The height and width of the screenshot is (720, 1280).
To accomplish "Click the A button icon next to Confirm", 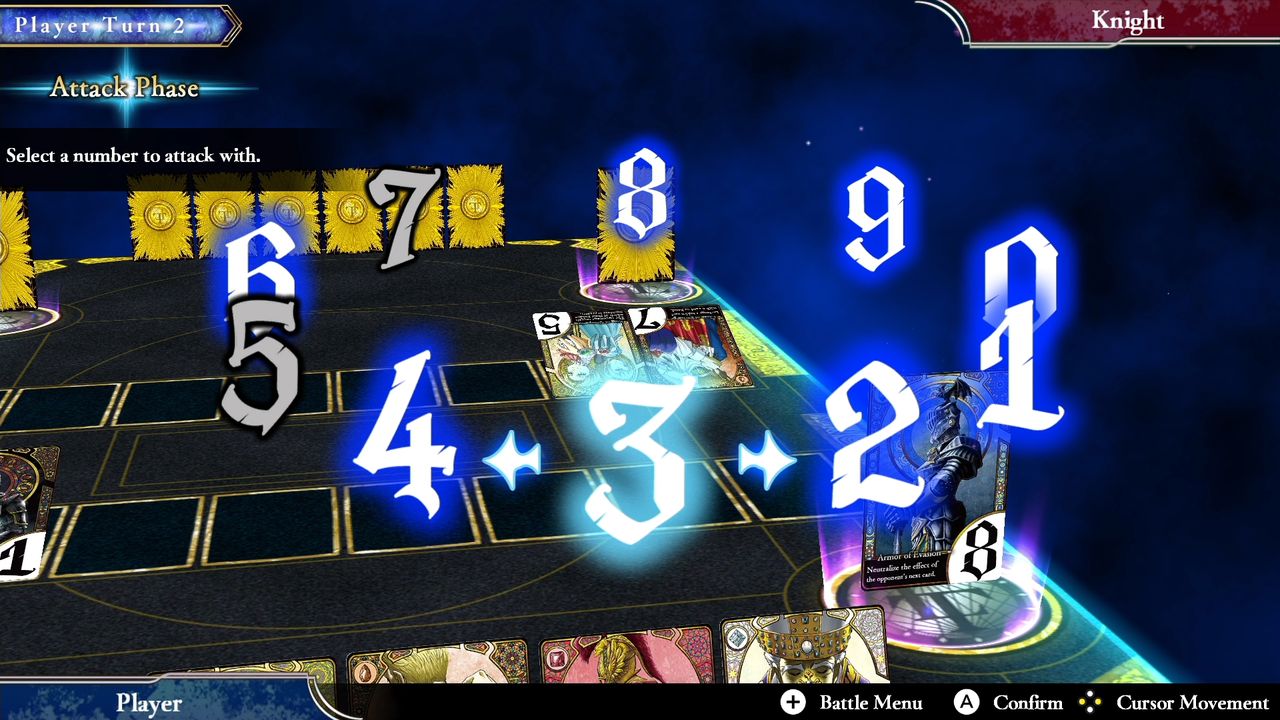I will (x=966, y=703).
